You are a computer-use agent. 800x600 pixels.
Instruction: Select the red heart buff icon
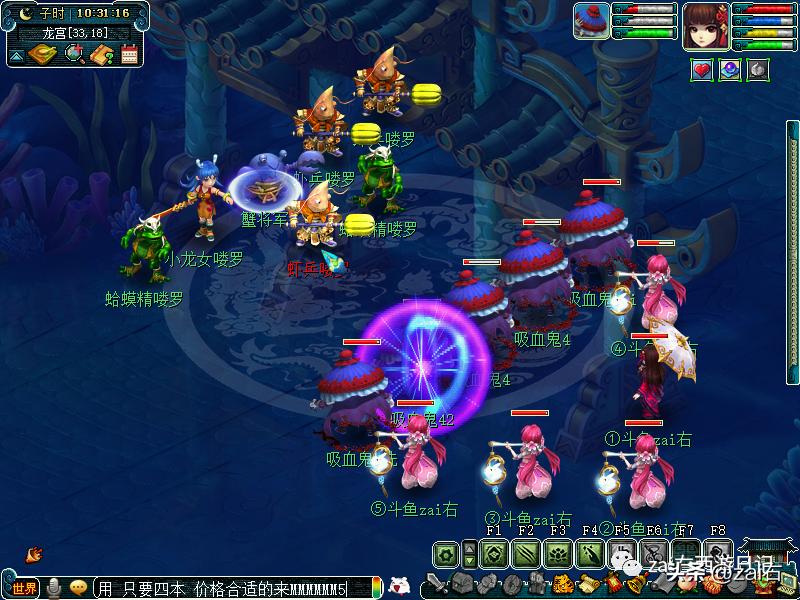click(x=702, y=70)
